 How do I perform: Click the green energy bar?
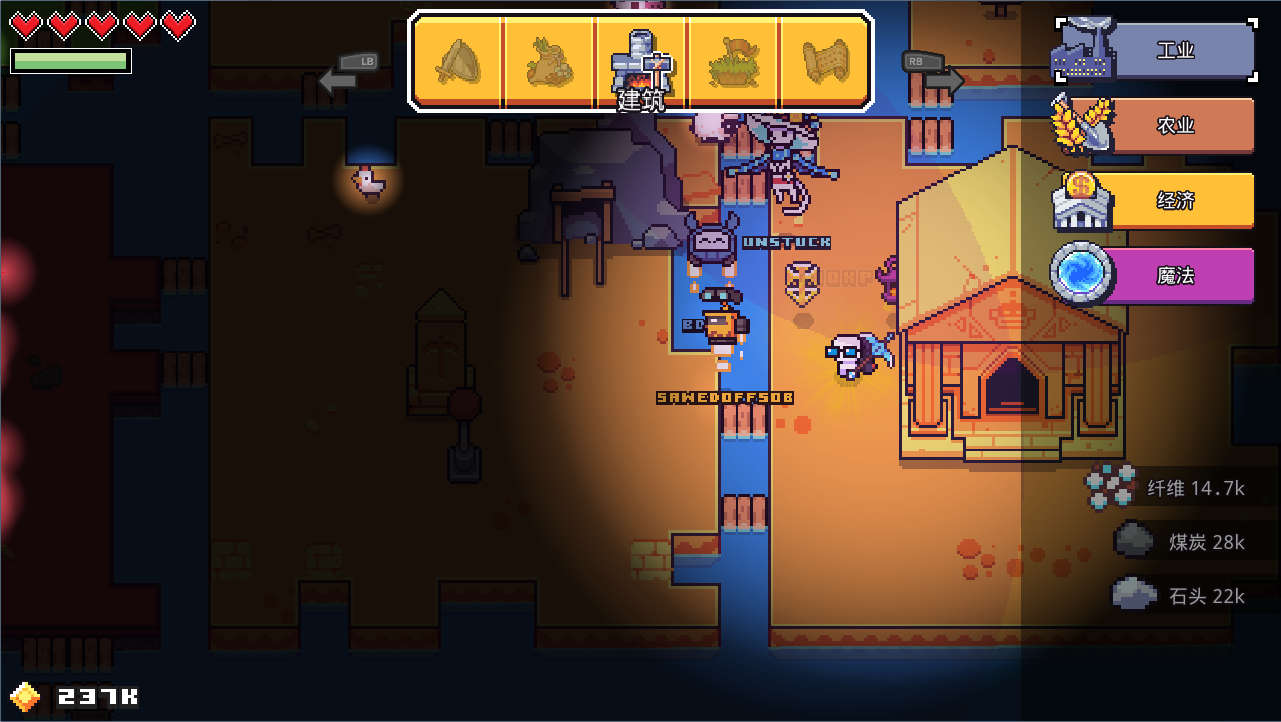[x=70, y=60]
